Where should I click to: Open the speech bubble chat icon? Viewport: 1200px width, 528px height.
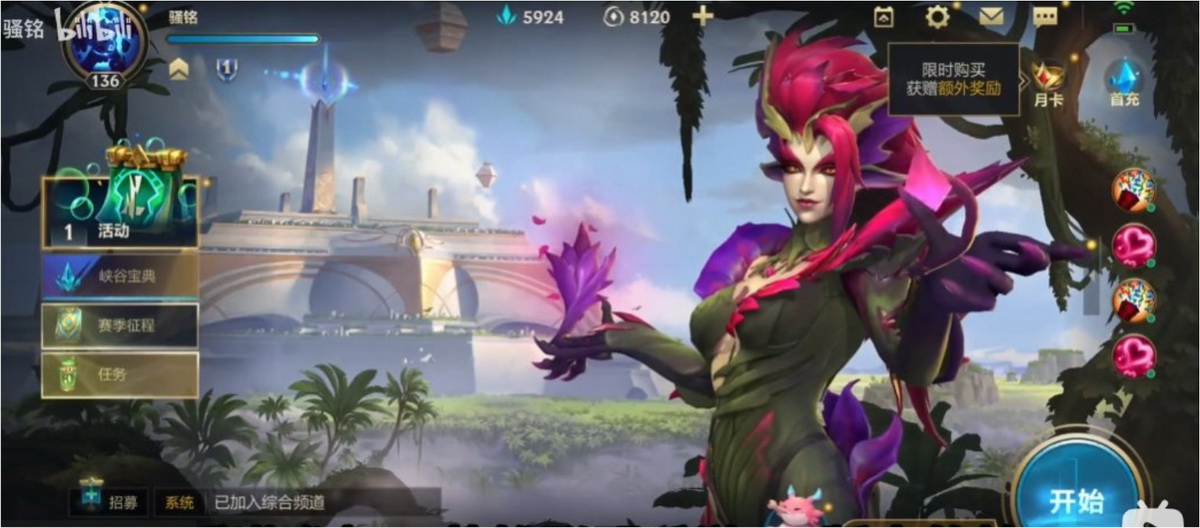pos(1045,16)
